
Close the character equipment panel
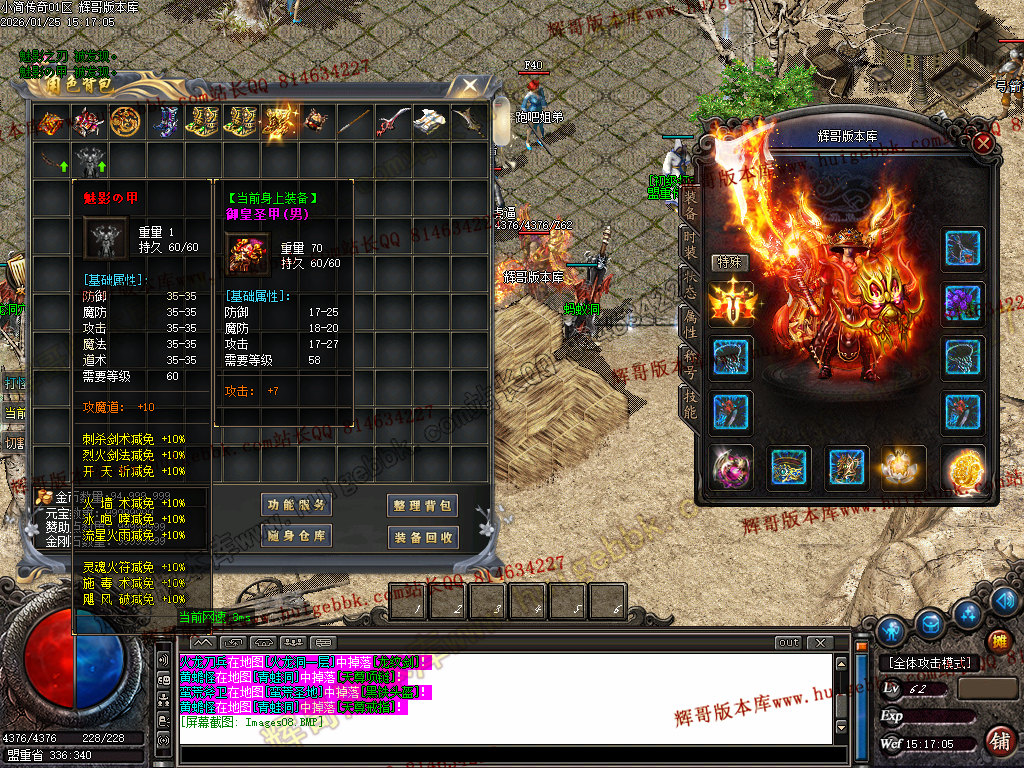[983, 143]
